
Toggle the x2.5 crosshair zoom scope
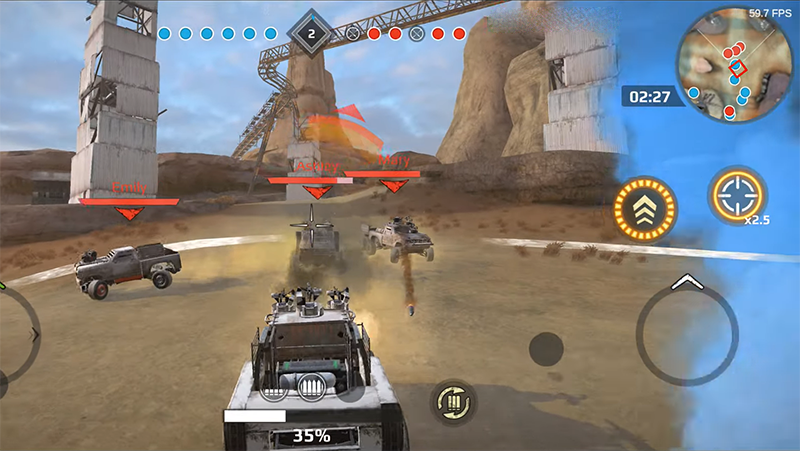(738, 194)
